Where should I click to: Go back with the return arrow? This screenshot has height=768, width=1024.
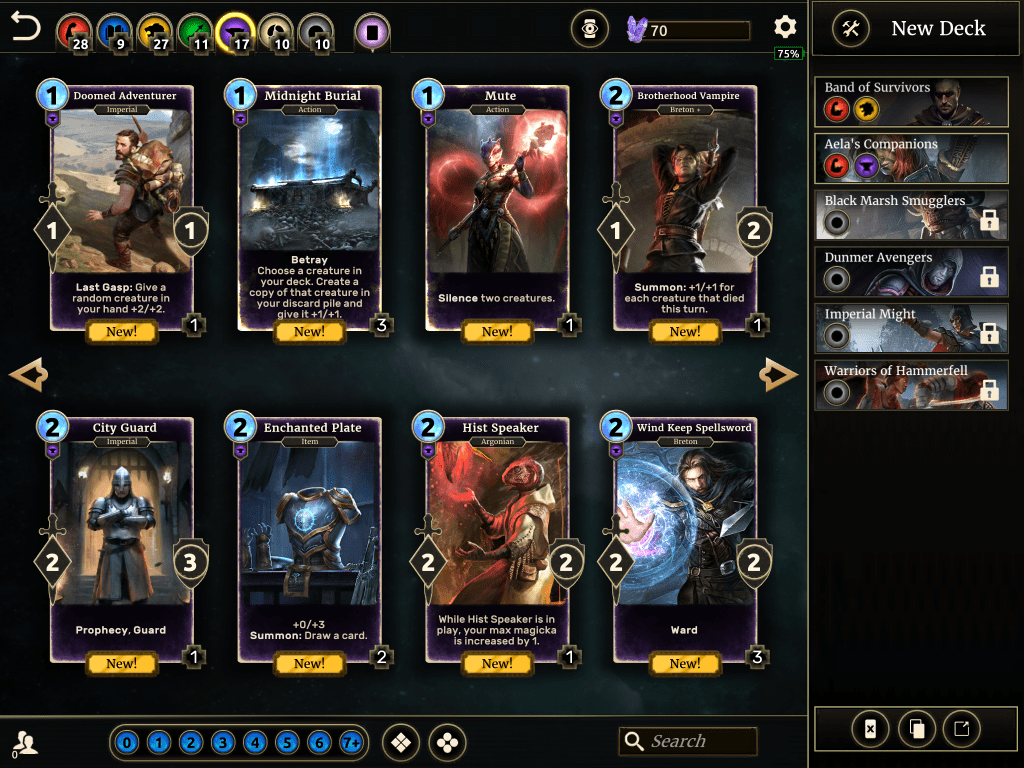pyautogui.click(x=25, y=28)
